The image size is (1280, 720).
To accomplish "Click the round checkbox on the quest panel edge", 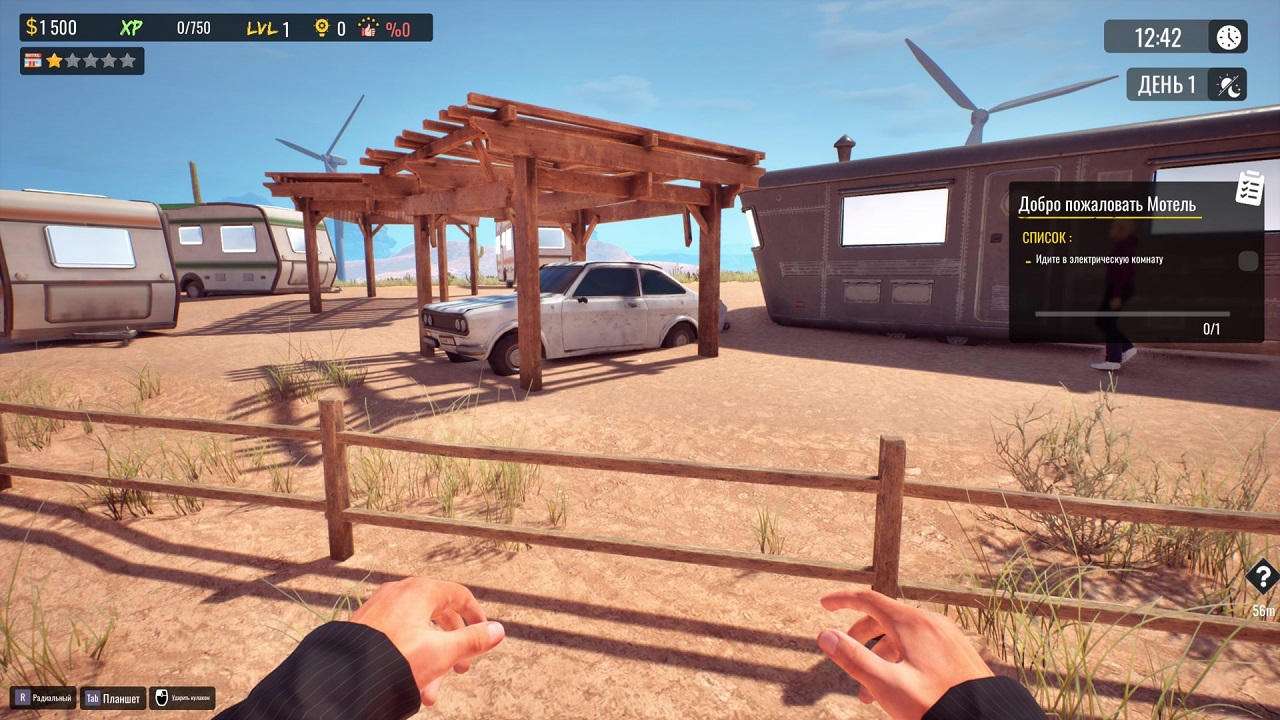I will point(1247,261).
